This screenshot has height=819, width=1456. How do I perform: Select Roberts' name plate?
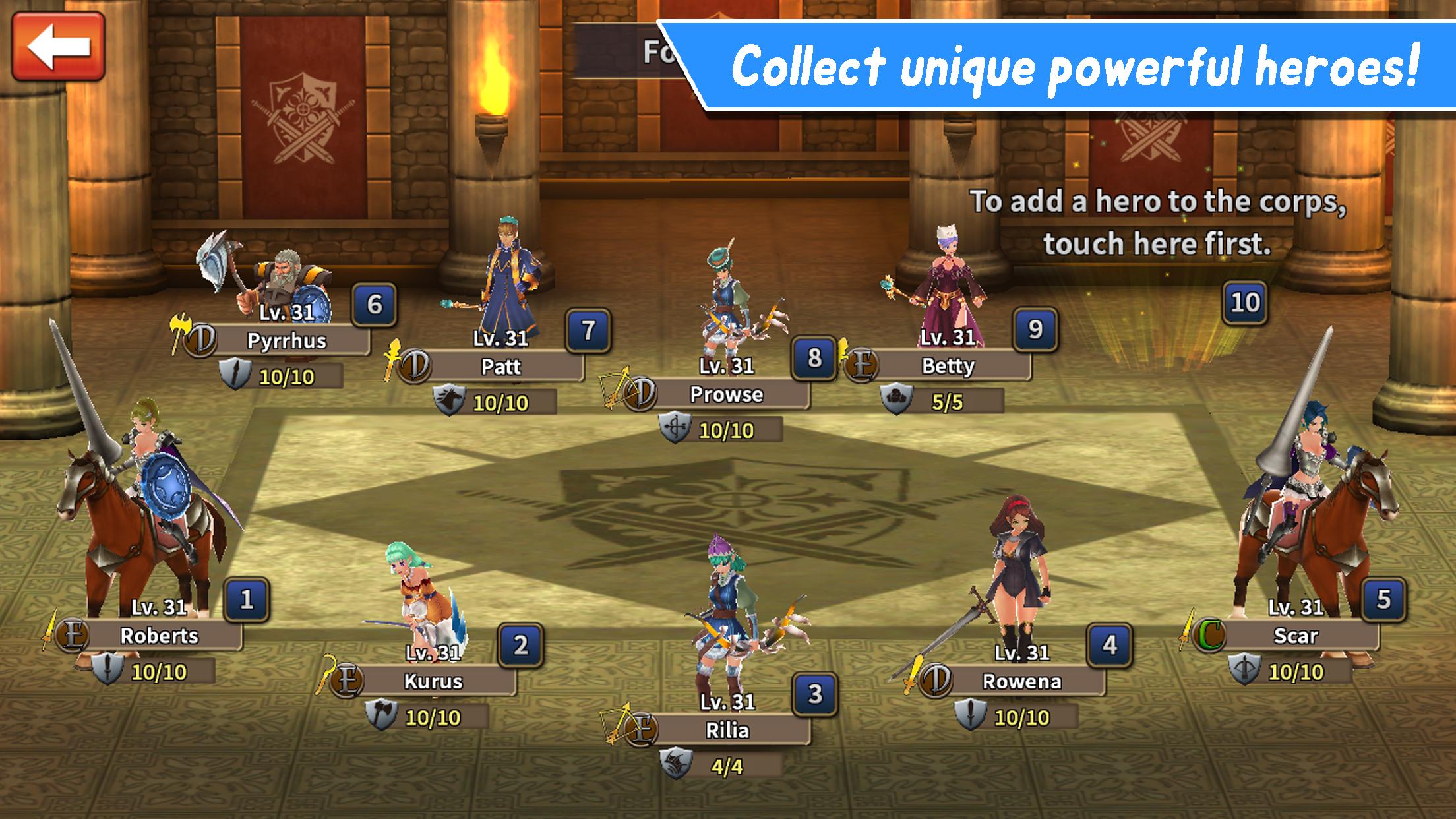(160, 636)
